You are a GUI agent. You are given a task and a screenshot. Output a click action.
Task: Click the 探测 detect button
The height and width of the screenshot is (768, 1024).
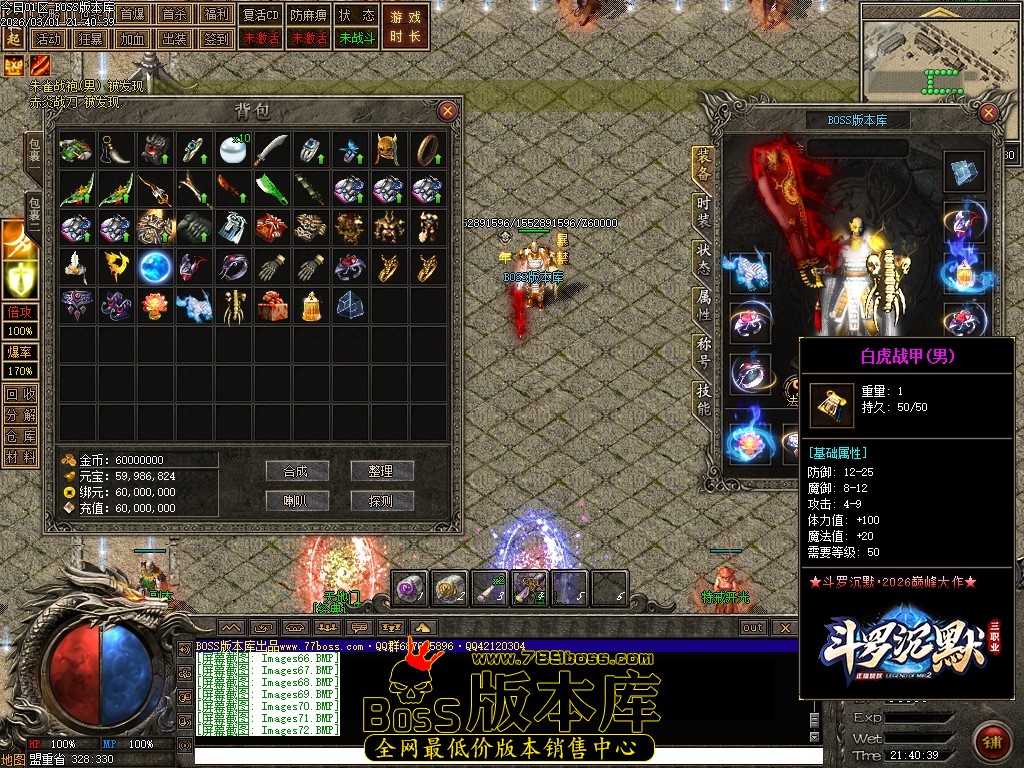coord(381,500)
